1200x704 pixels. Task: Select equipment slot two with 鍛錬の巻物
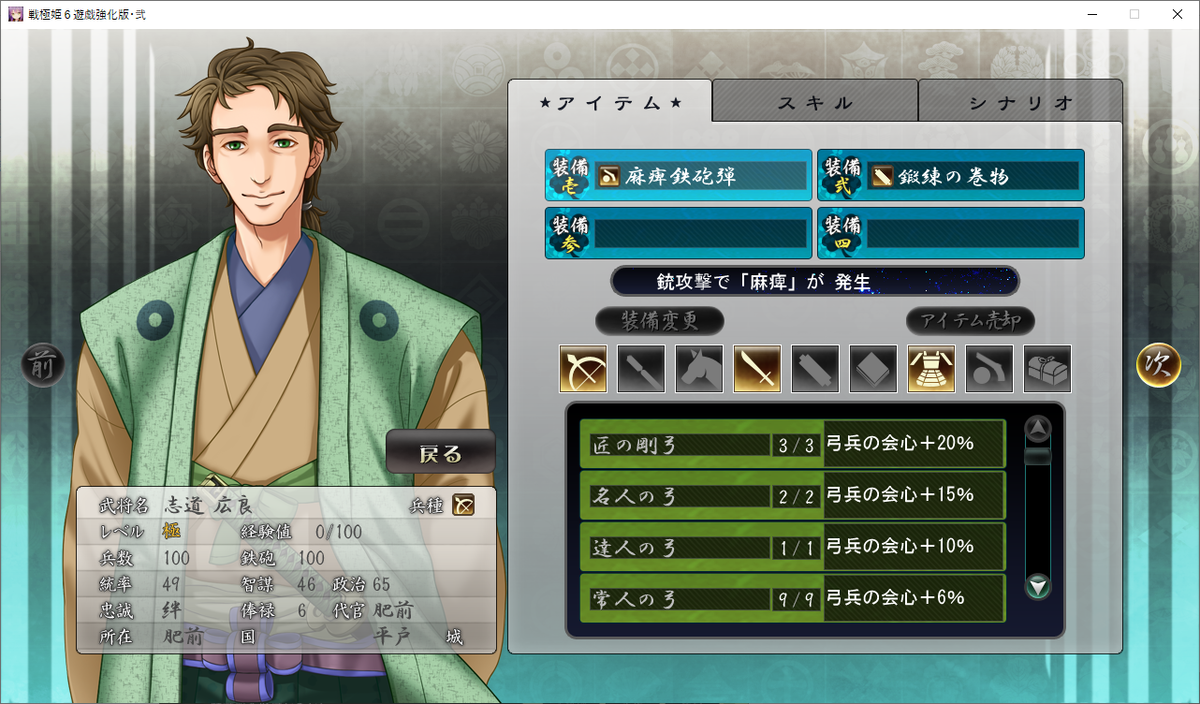(951, 176)
